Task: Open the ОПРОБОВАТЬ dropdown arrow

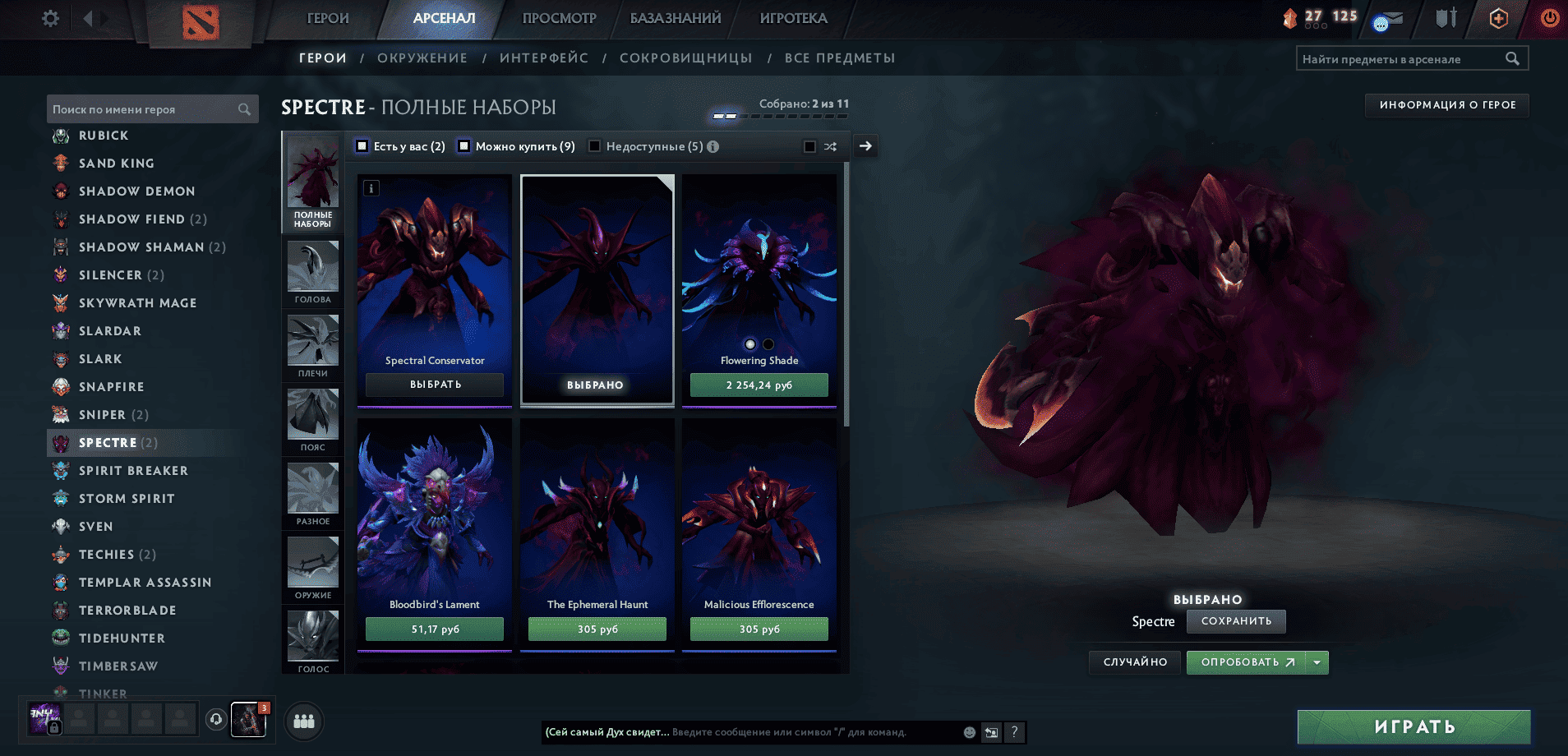Action: (1317, 662)
